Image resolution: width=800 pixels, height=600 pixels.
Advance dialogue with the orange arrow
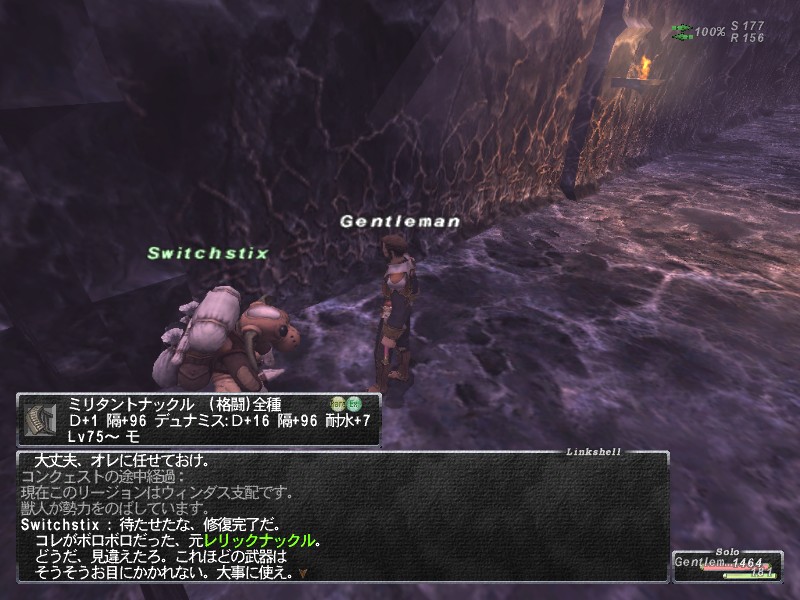(x=303, y=574)
